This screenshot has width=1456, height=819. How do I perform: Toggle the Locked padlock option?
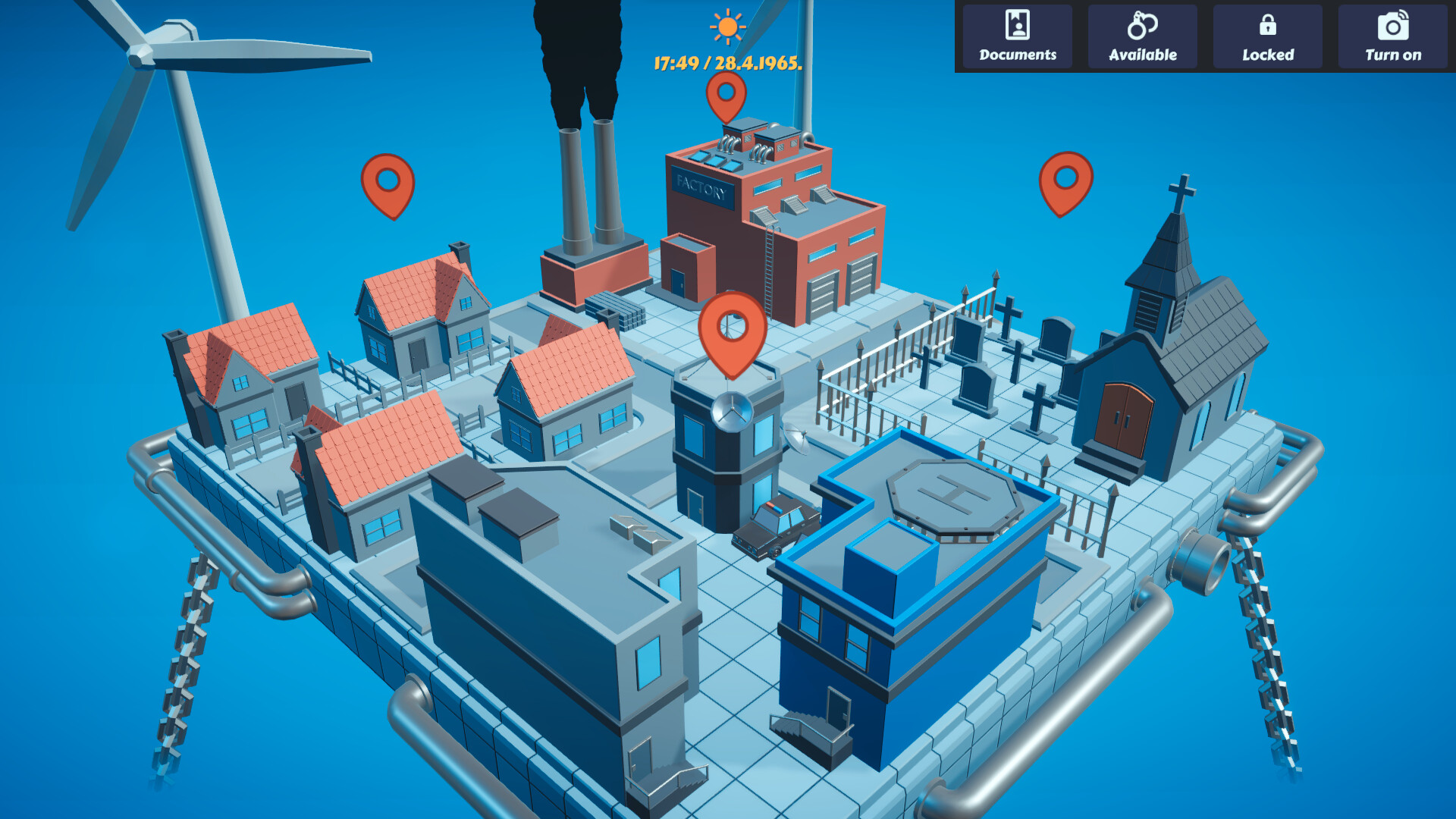pyautogui.click(x=1267, y=36)
